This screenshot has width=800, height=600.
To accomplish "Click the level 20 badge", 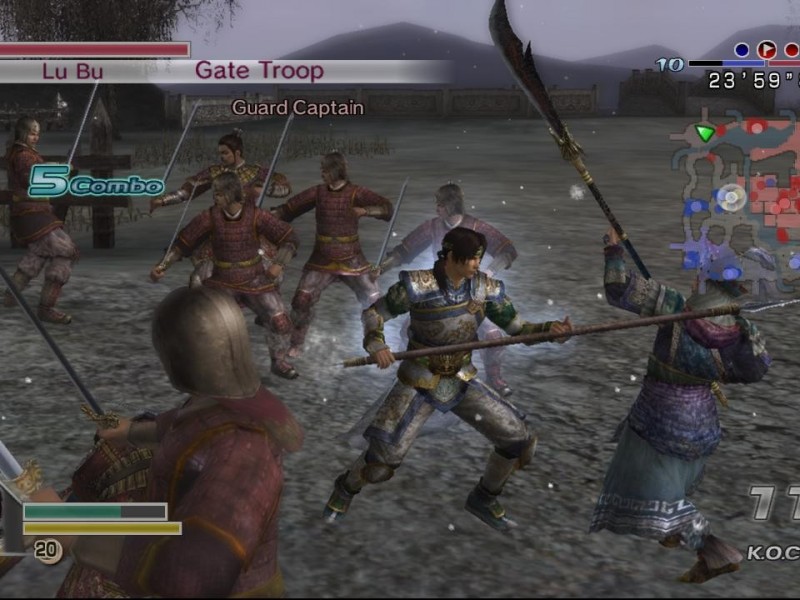I will pos(47,548).
